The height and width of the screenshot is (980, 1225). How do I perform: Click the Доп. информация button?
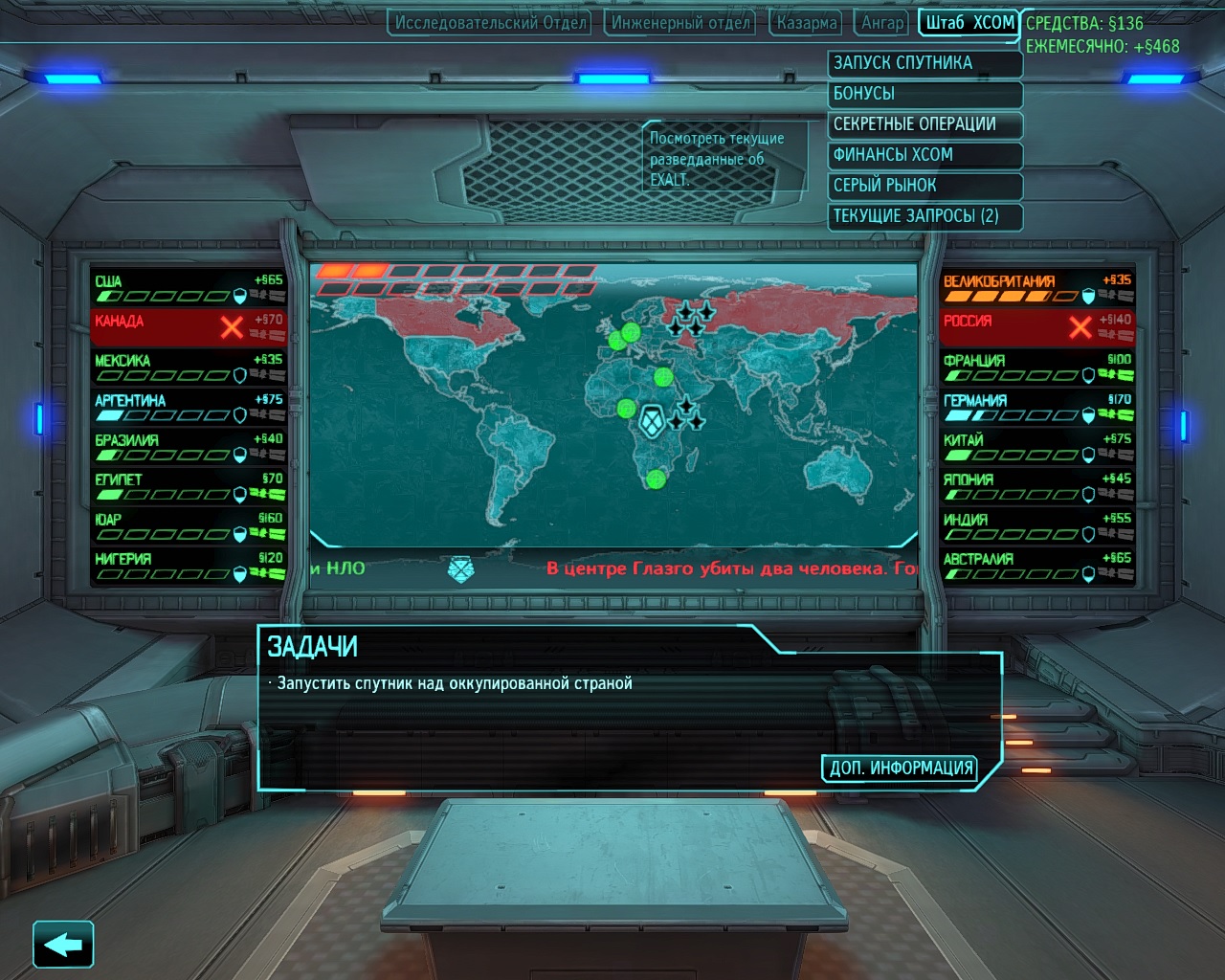(x=900, y=768)
